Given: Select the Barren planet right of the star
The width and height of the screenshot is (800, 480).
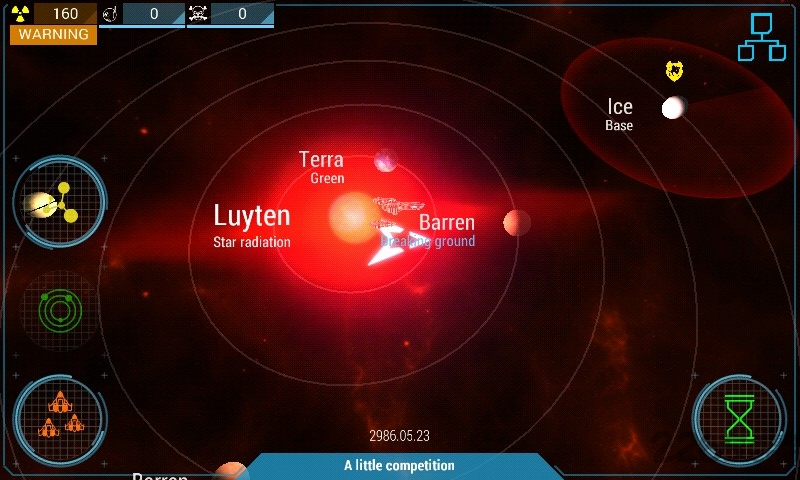Looking at the screenshot, I should (x=516, y=222).
